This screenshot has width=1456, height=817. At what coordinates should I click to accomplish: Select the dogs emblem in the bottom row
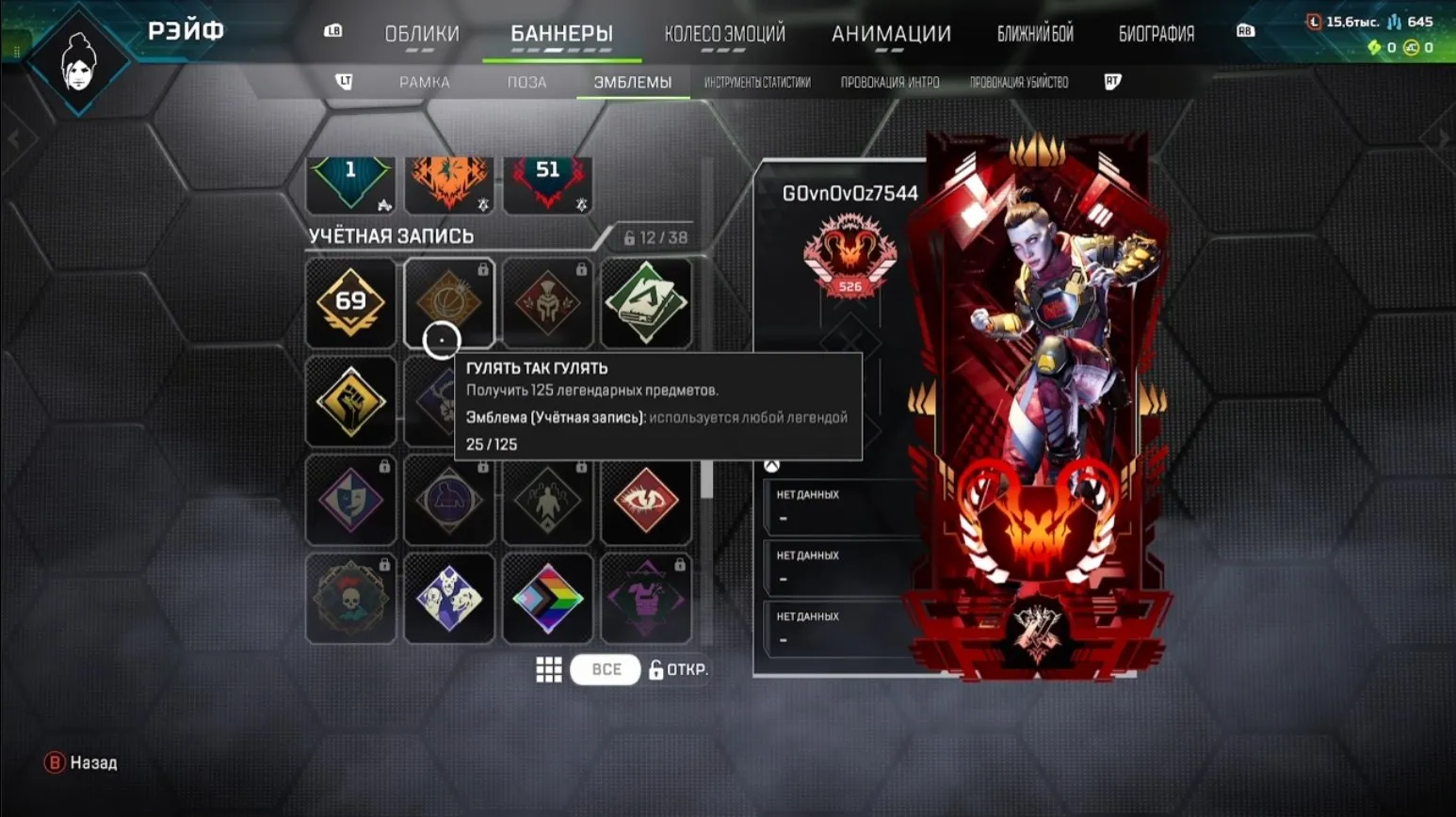[x=449, y=599]
